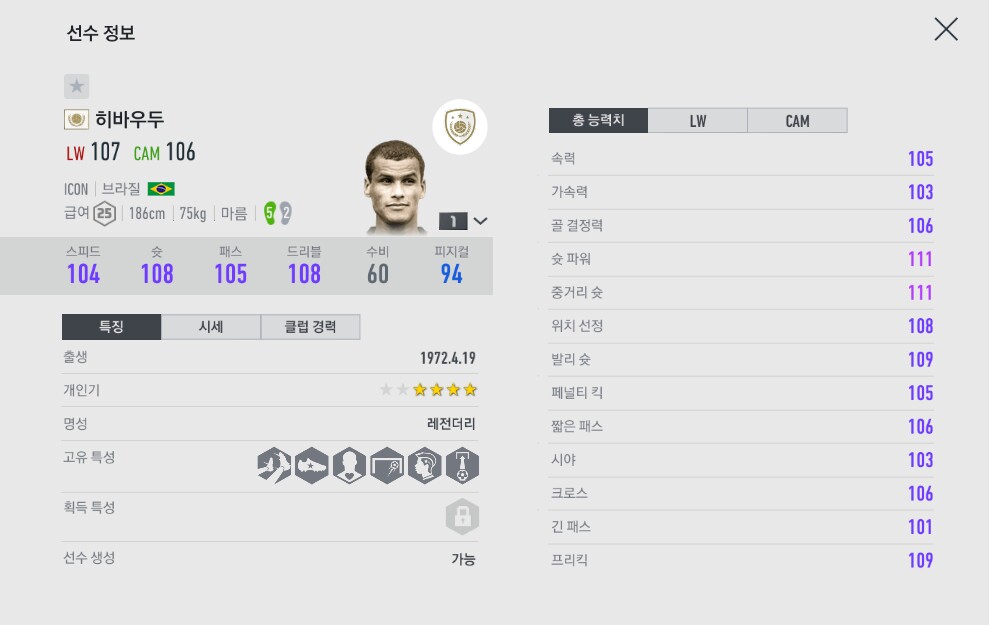Select the last unique trait hexagon icon

(x=462, y=465)
